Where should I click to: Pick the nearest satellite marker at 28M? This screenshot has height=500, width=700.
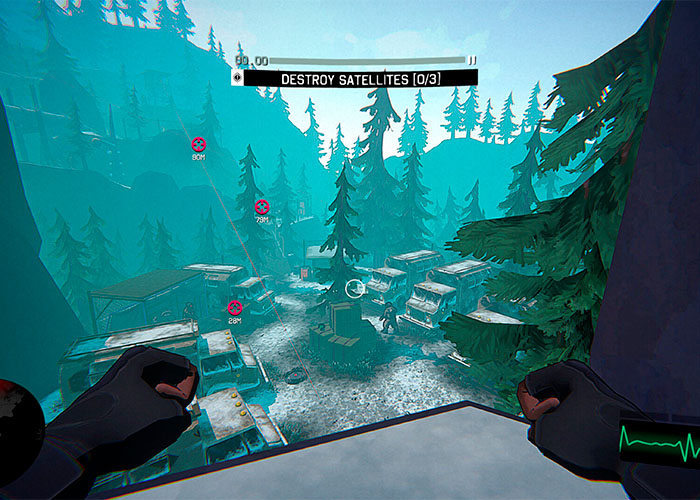[234, 307]
